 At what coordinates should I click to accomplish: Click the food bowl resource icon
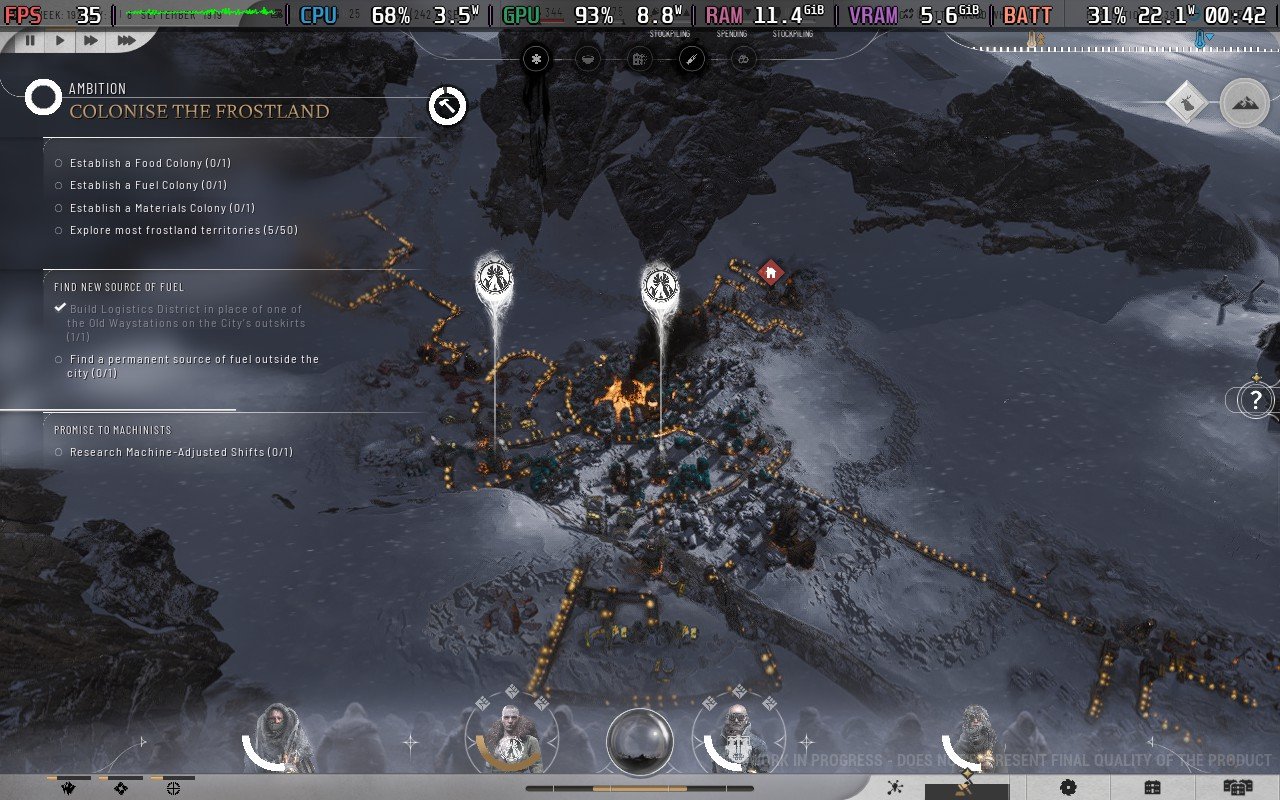pyautogui.click(x=589, y=60)
